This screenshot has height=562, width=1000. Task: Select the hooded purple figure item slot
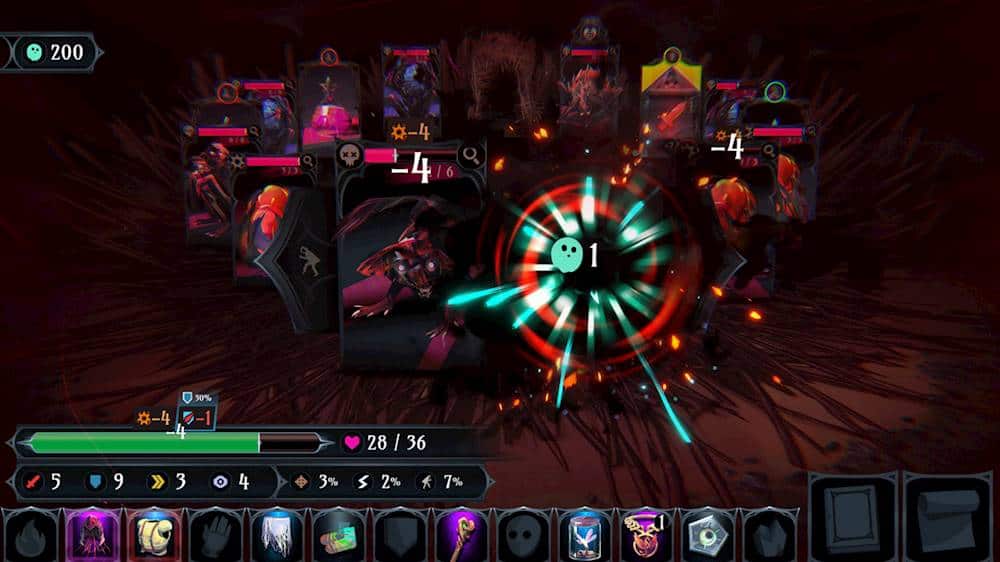(x=92, y=534)
